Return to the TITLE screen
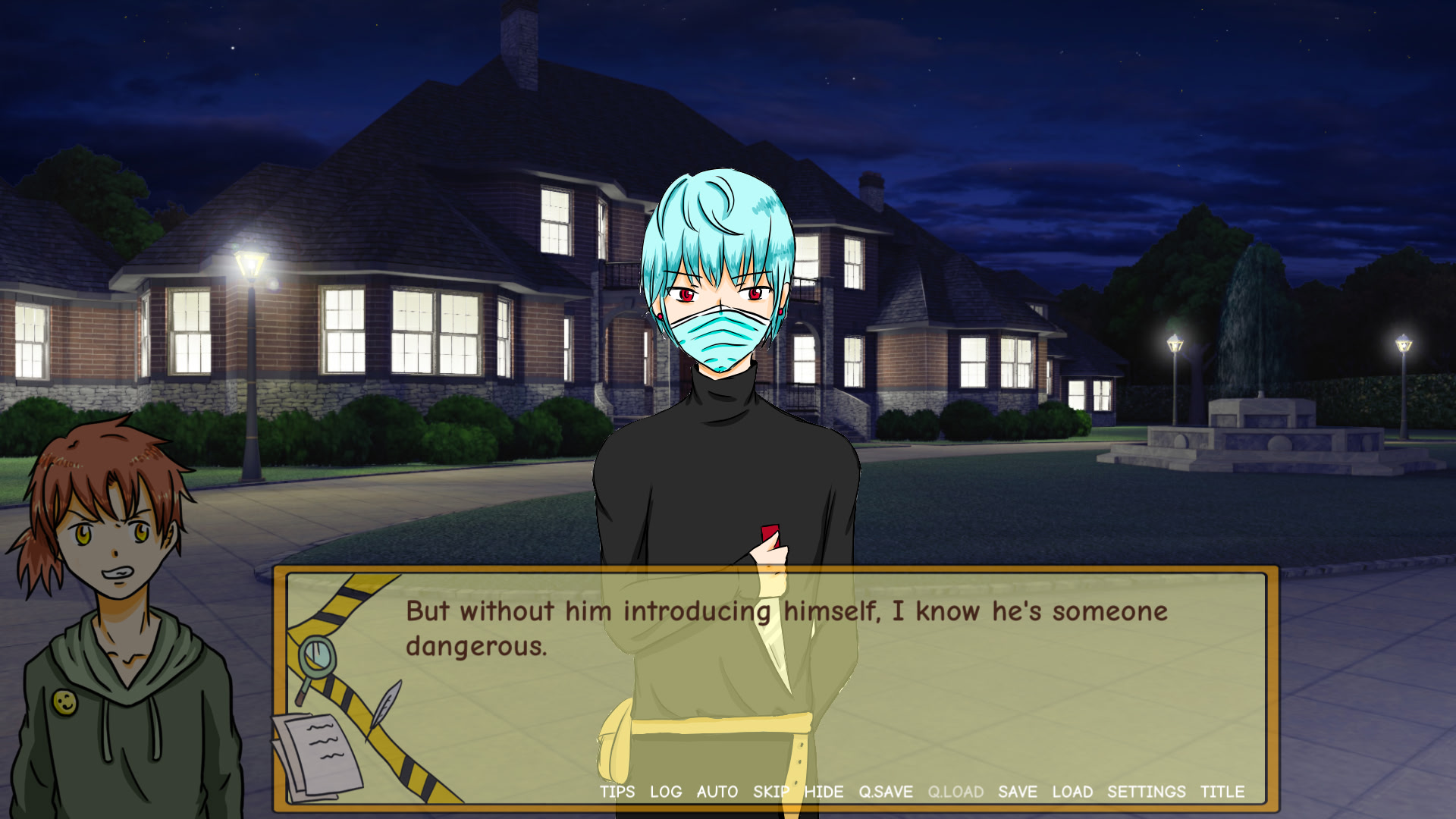Screen dimensions: 1456x819 pyautogui.click(x=1221, y=792)
